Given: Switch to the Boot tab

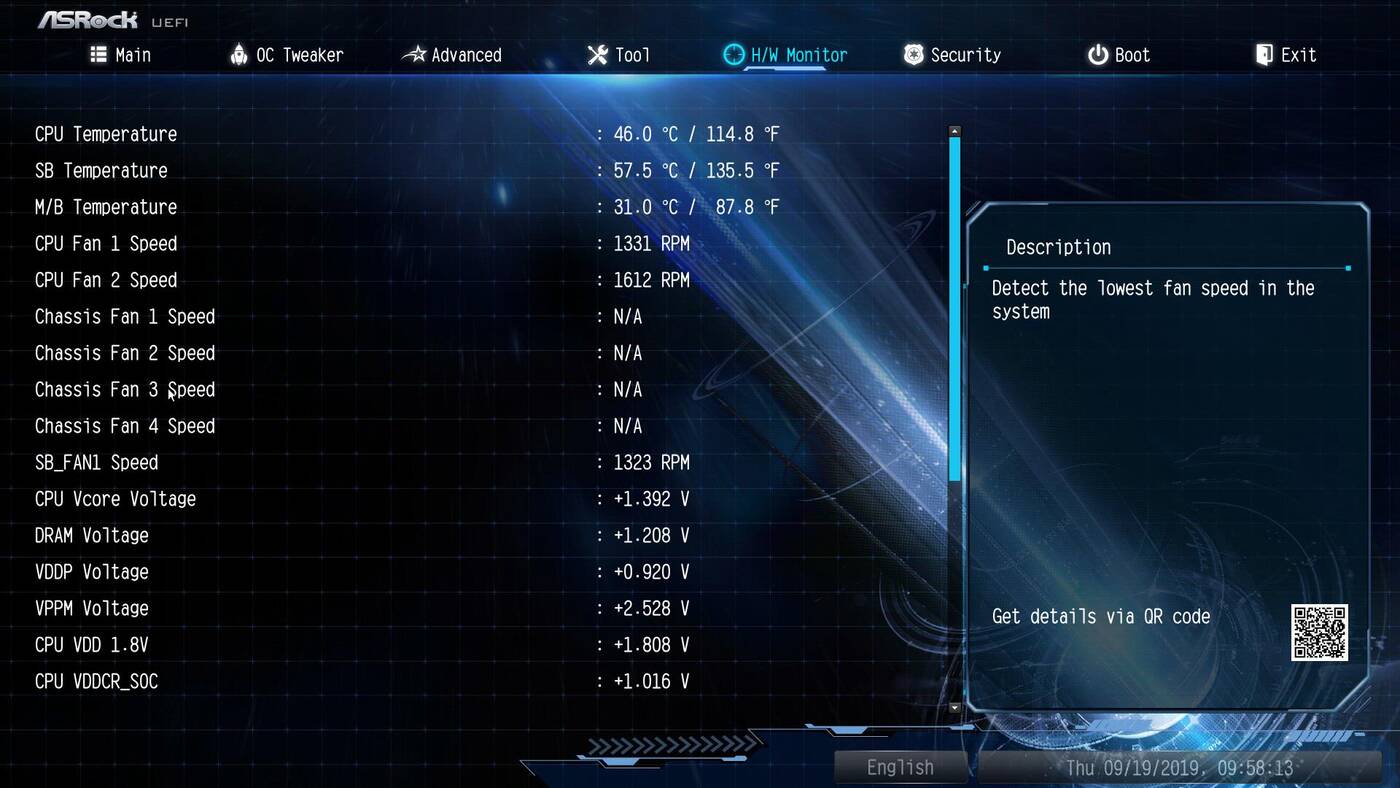Looking at the screenshot, I should point(1119,55).
